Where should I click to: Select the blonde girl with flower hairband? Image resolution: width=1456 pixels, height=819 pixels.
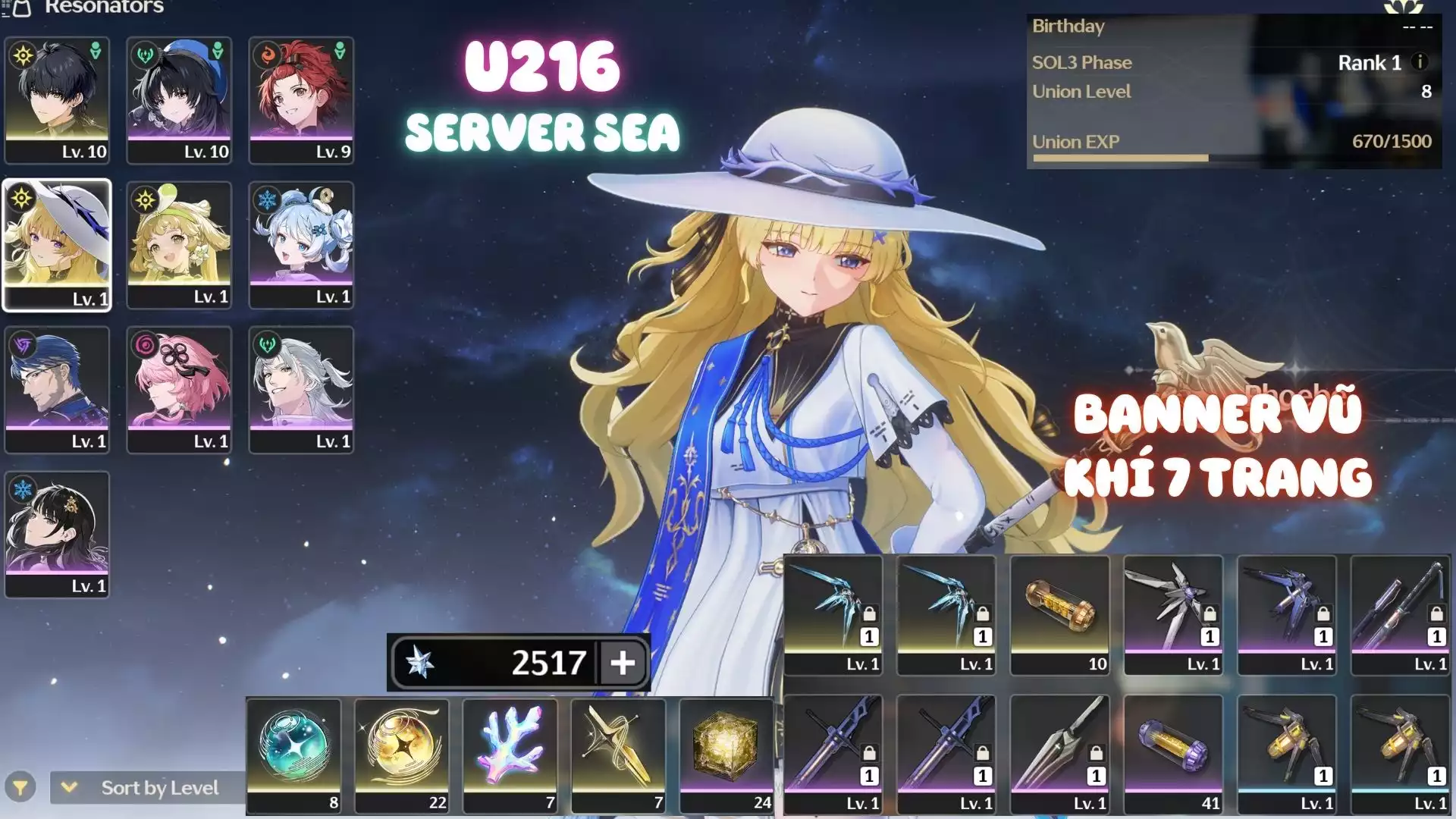click(179, 245)
